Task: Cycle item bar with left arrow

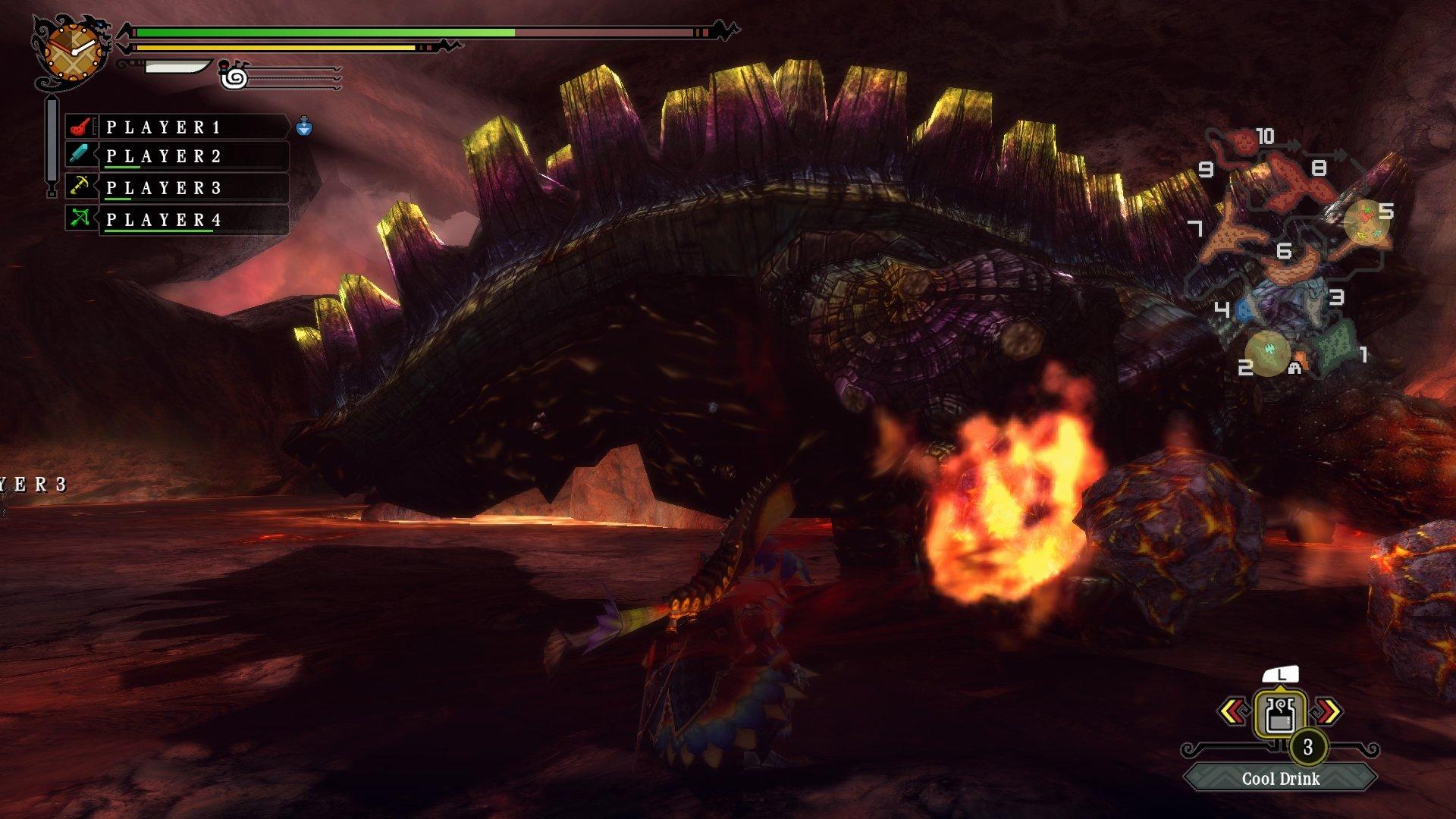Action: (1234, 711)
